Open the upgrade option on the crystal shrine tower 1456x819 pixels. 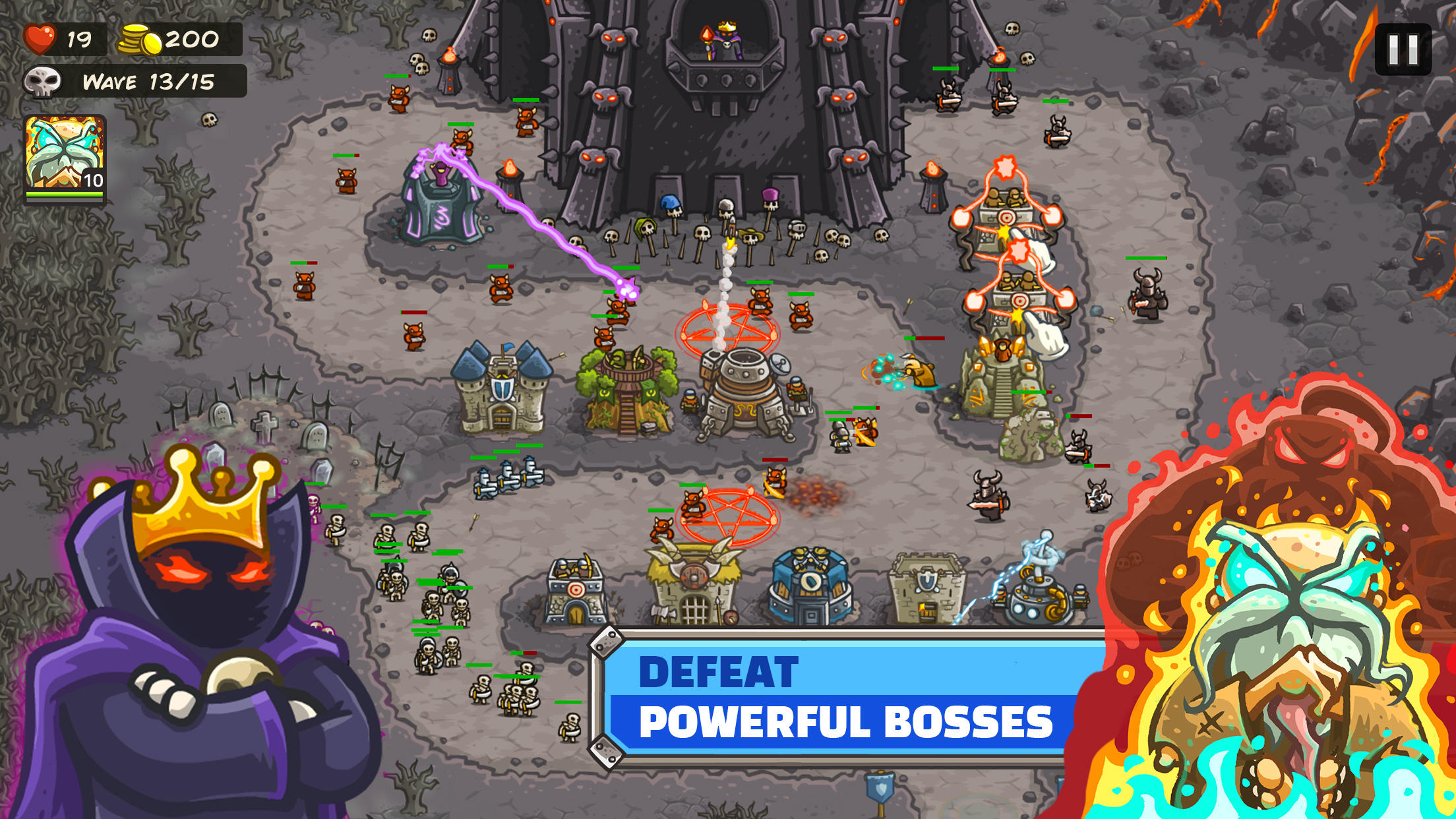(x=1019, y=250)
